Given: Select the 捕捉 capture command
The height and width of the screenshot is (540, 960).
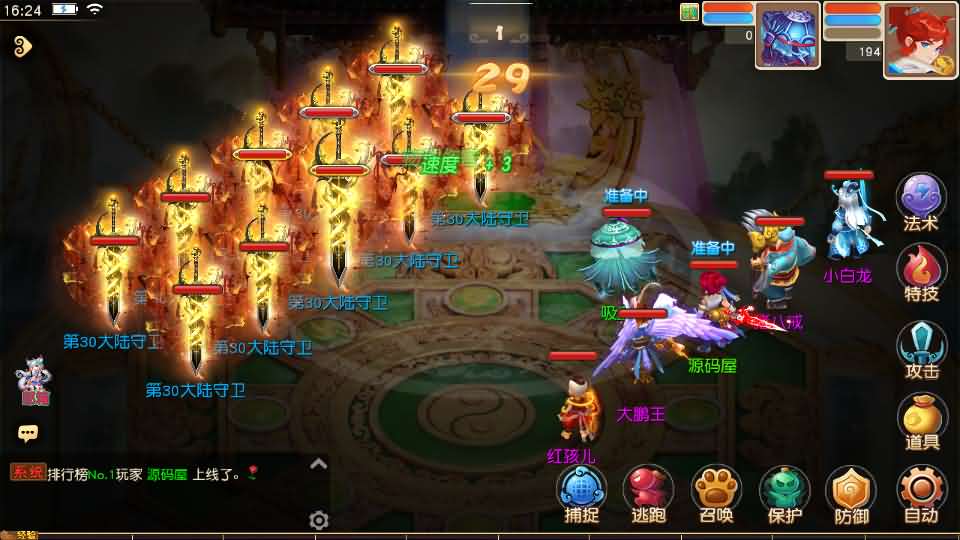Looking at the screenshot, I should (581, 494).
